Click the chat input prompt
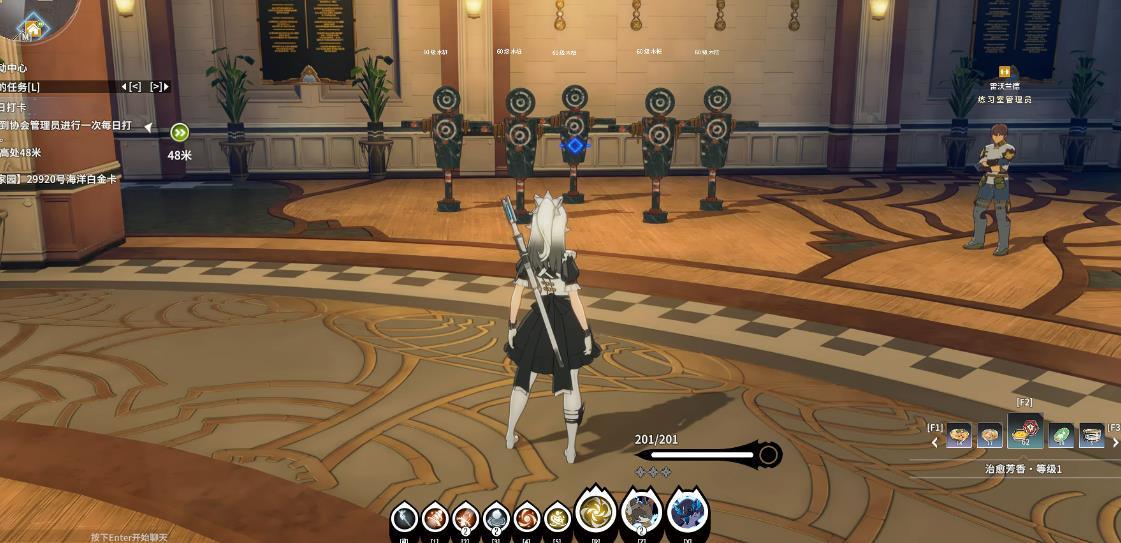This screenshot has width=1121, height=543. click(129, 537)
